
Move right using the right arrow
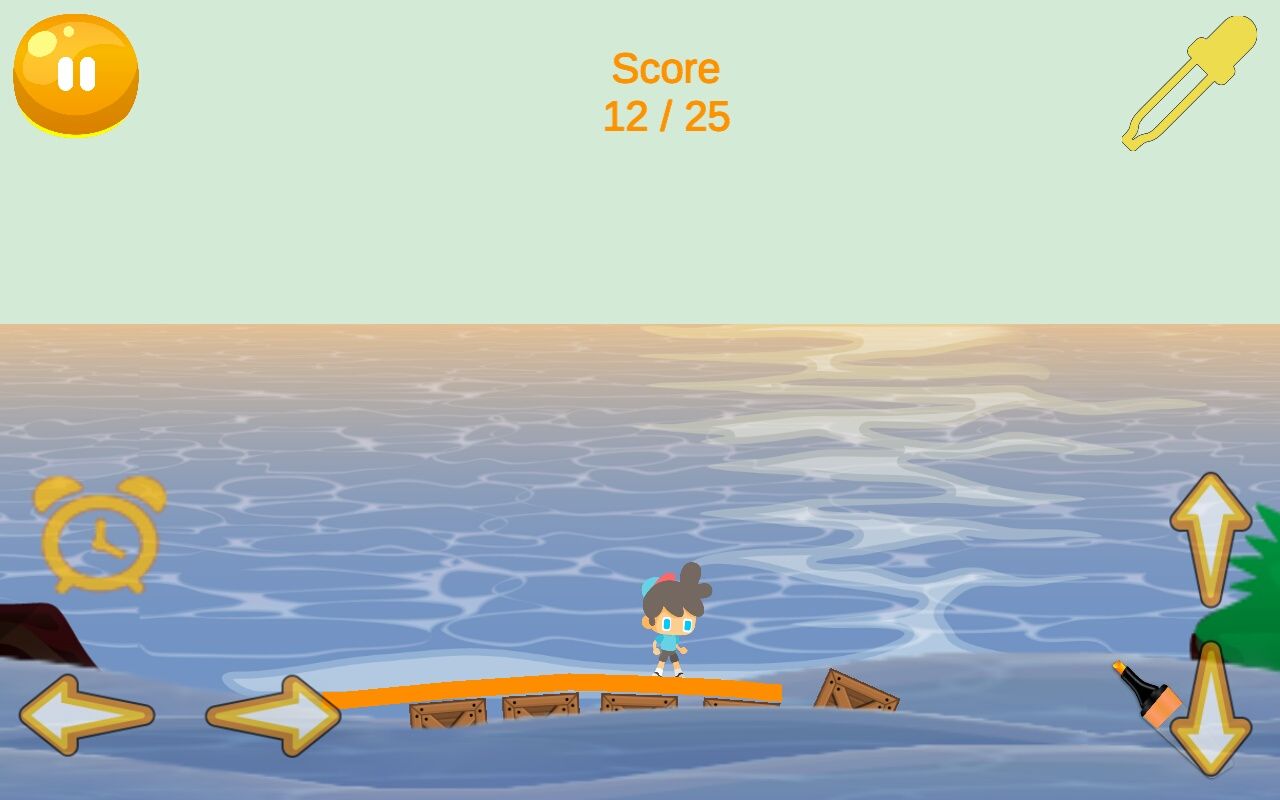273,715
